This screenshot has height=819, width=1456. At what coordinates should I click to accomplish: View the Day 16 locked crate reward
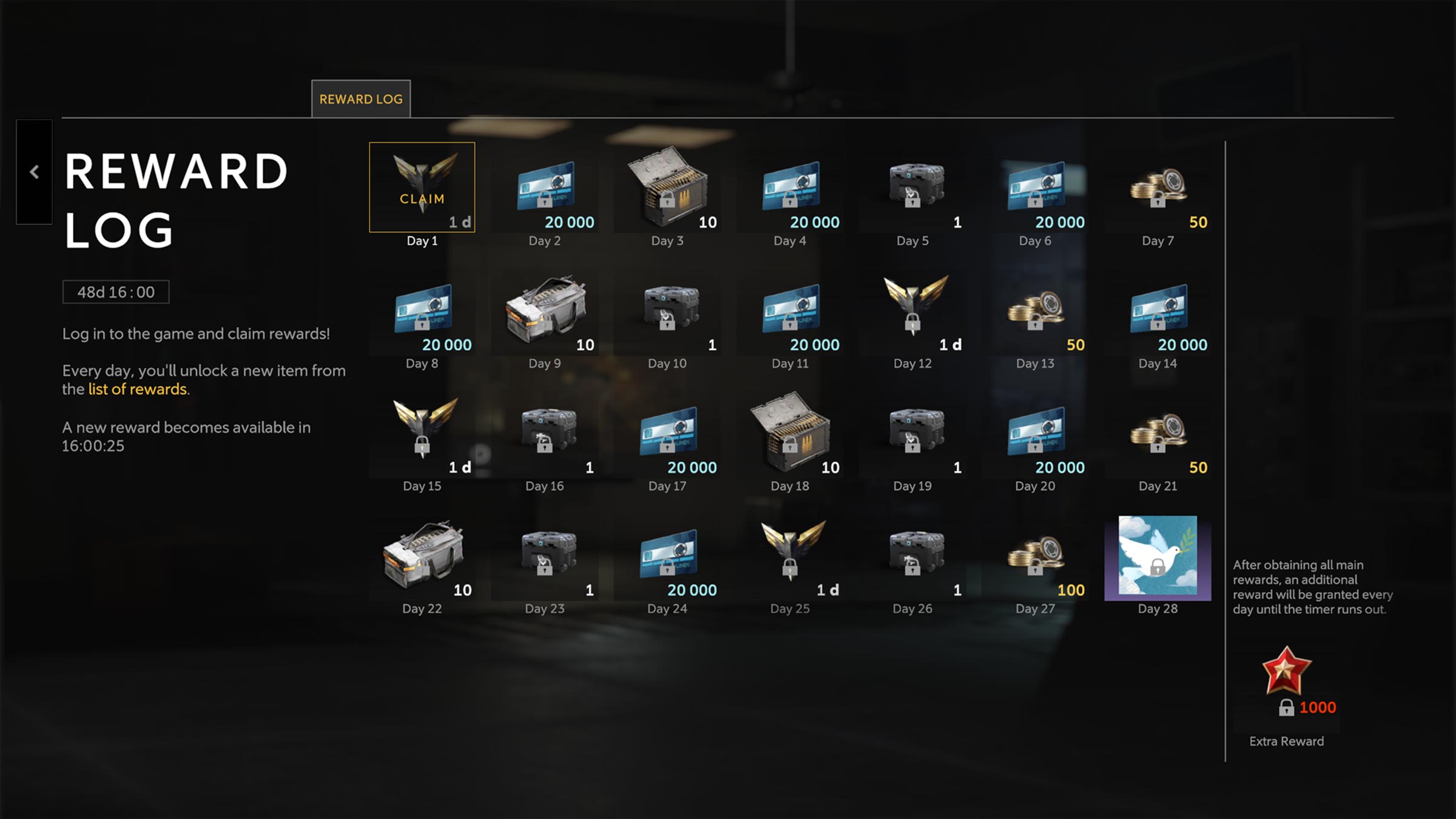pyautogui.click(x=545, y=433)
